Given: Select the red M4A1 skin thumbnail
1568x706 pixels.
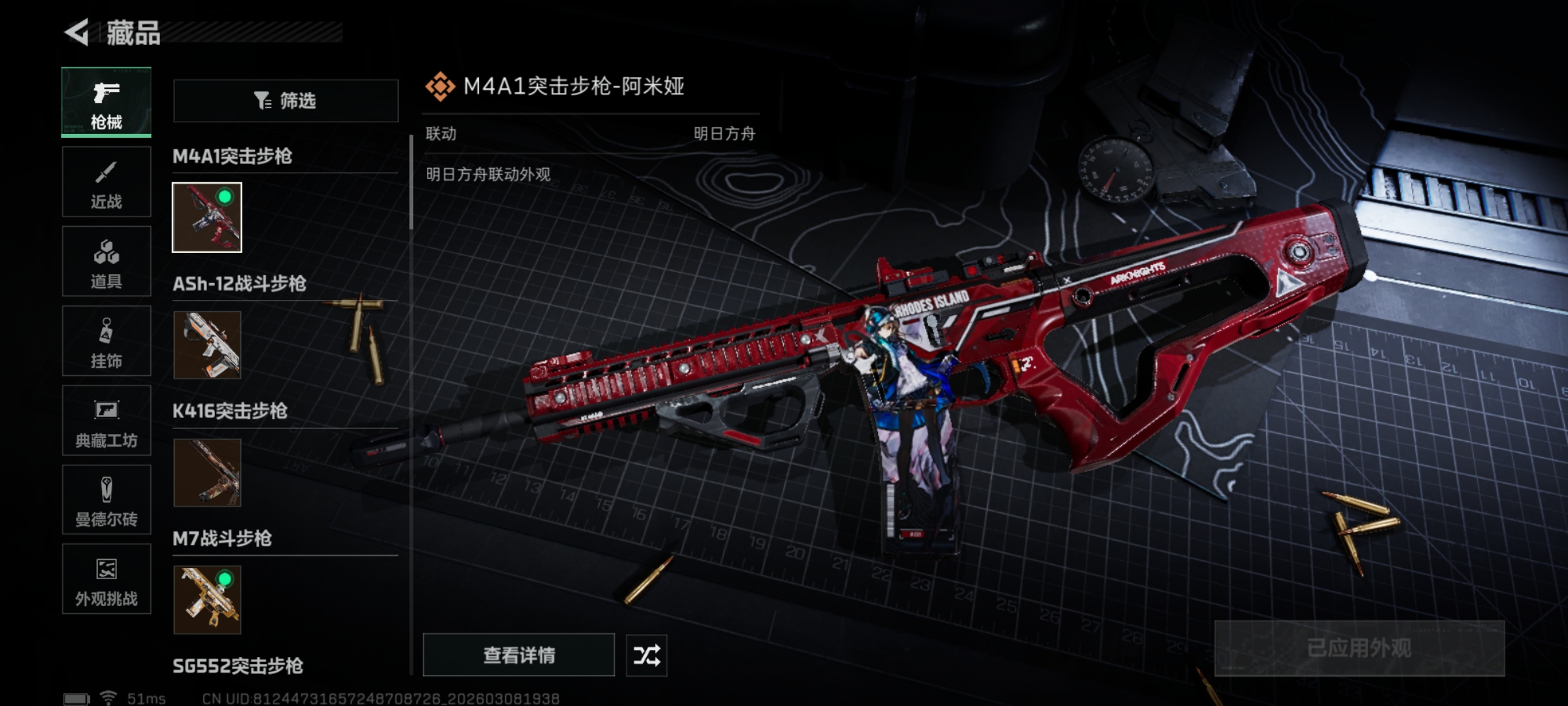Looking at the screenshot, I should (x=207, y=218).
